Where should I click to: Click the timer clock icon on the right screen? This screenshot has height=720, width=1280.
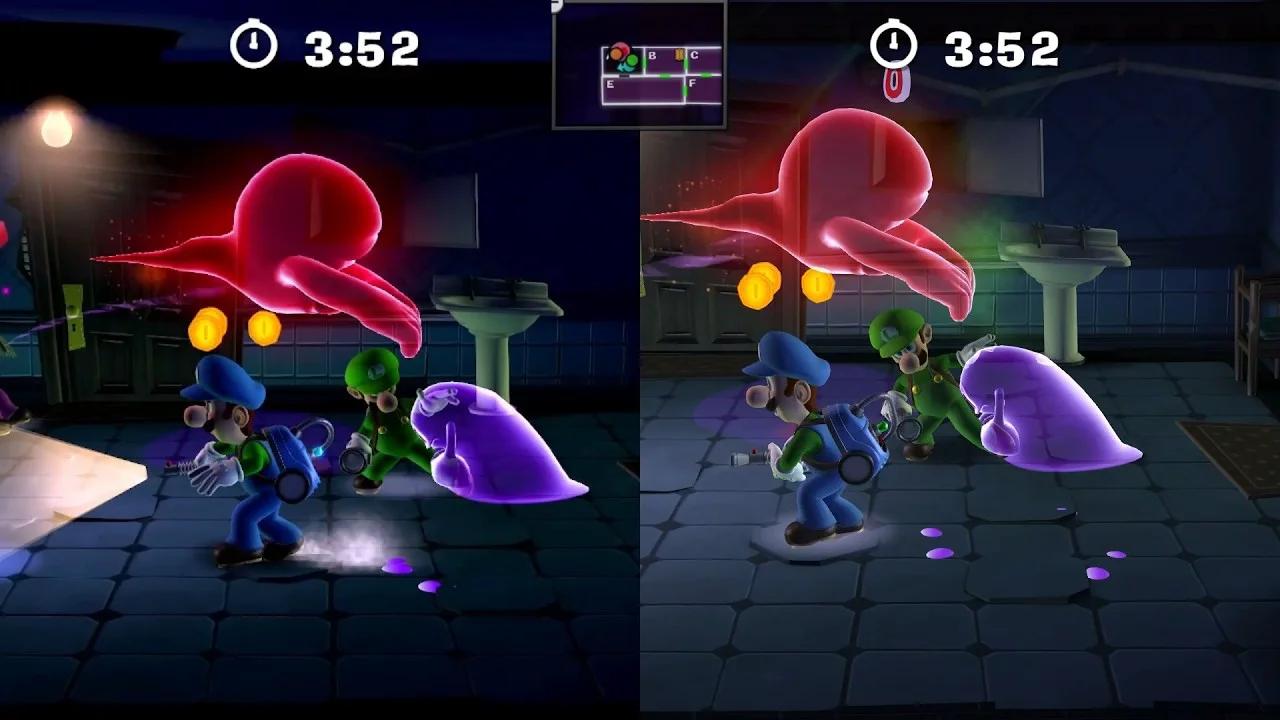(893, 44)
